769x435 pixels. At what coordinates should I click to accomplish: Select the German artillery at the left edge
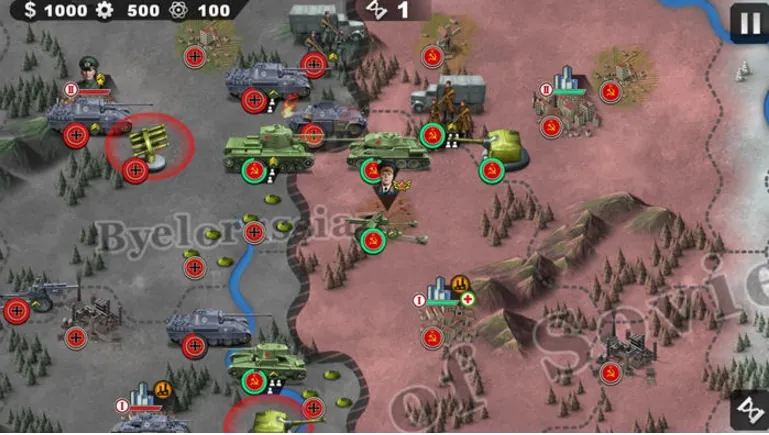tap(38, 295)
